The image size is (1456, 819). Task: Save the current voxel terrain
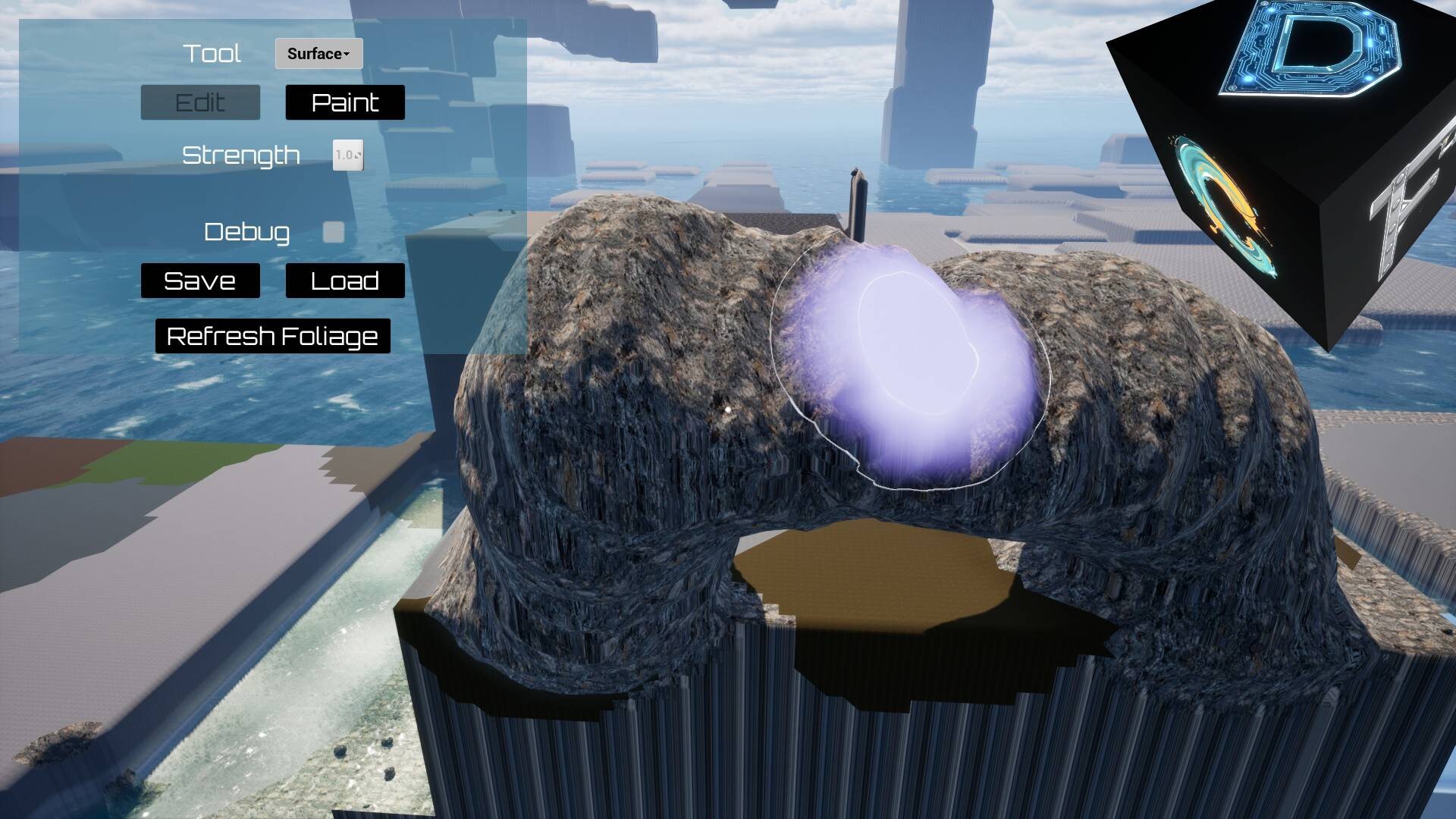[199, 281]
